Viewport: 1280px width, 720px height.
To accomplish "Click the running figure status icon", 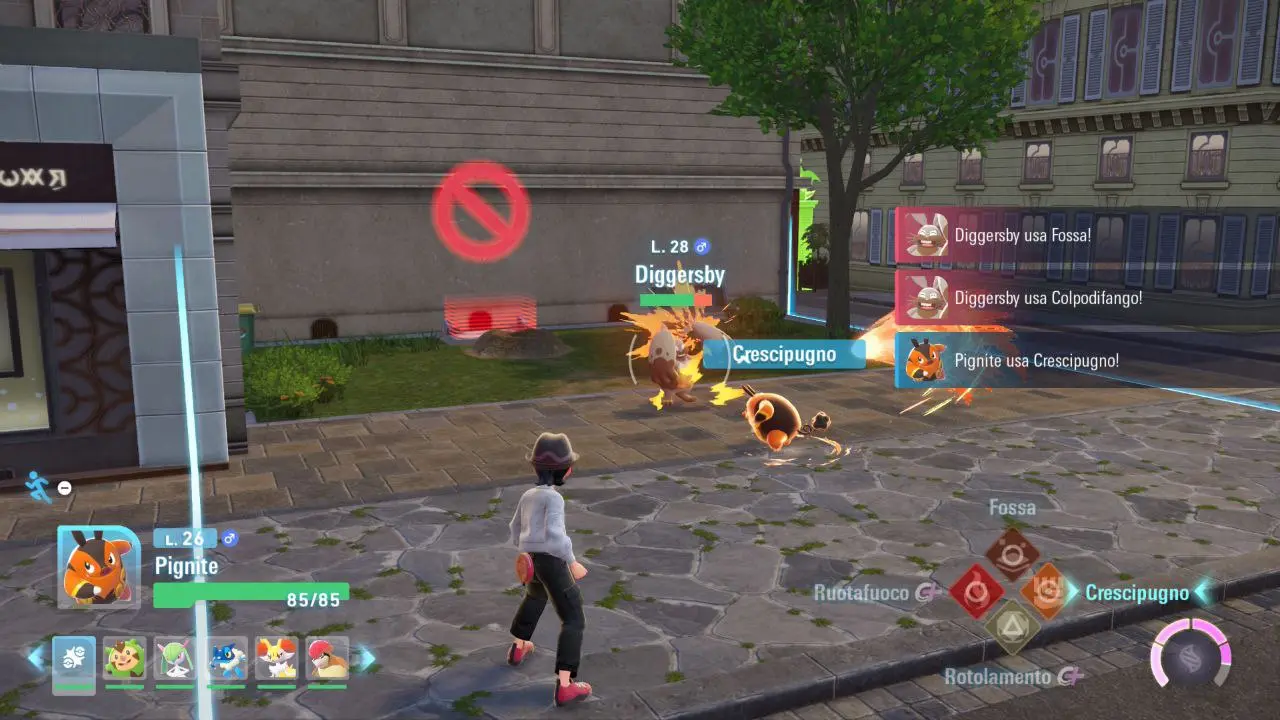I will (37, 485).
